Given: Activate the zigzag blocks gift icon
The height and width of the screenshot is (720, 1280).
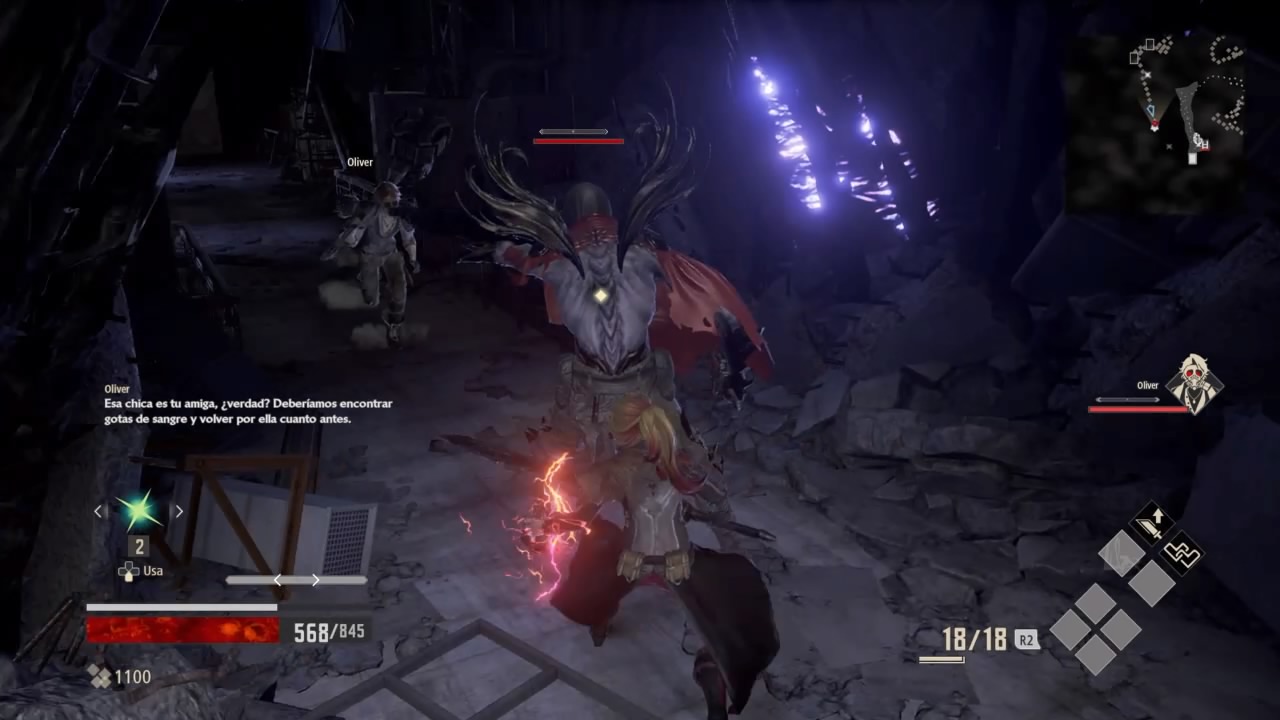Looking at the screenshot, I should point(1182,551).
